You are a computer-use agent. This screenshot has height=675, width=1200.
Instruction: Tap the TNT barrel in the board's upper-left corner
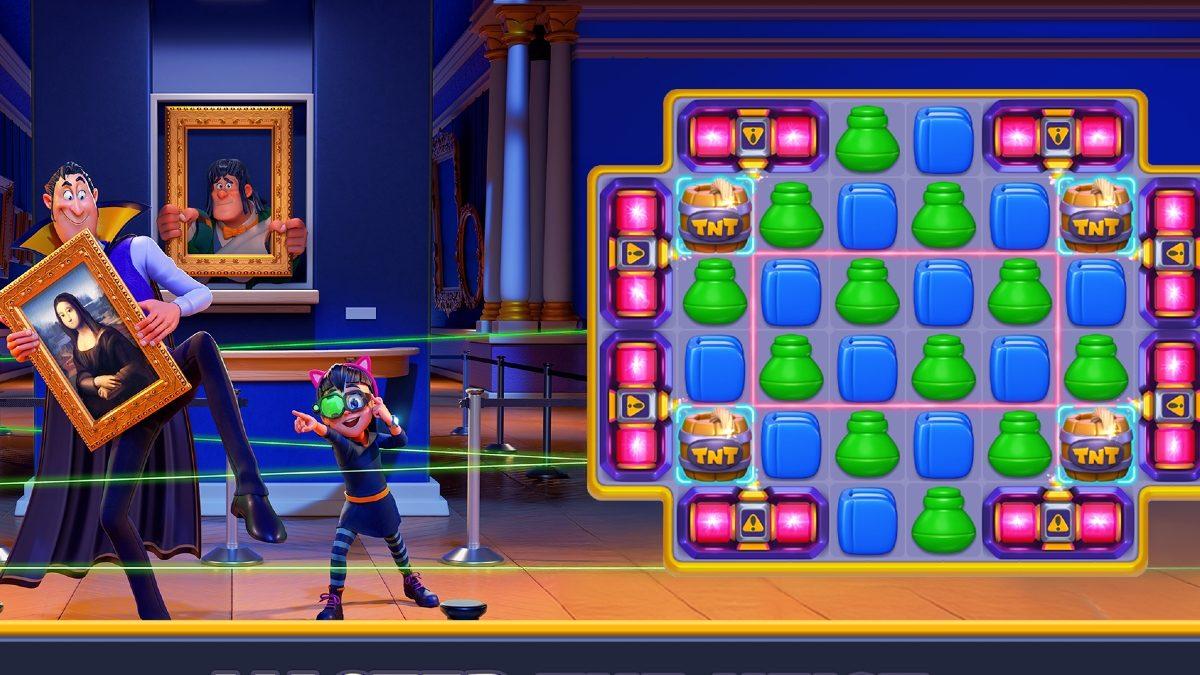click(x=715, y=216)
